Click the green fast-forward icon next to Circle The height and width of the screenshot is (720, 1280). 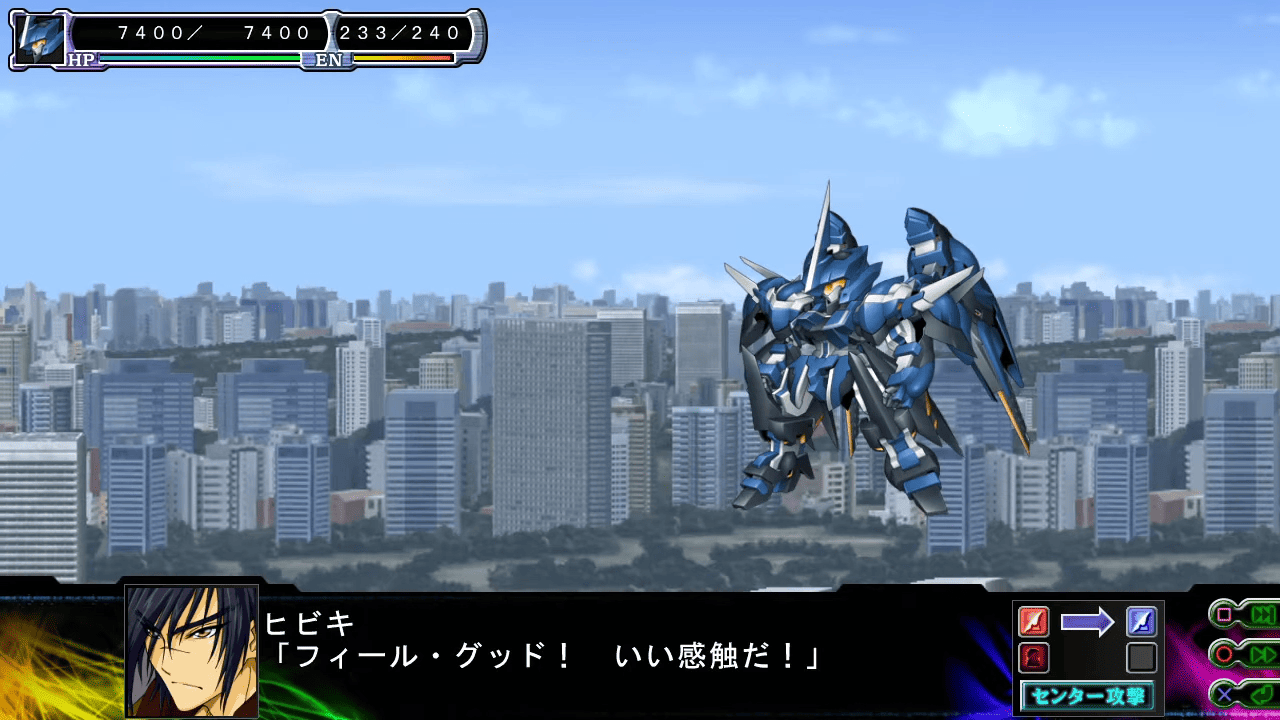[1263, 654]
